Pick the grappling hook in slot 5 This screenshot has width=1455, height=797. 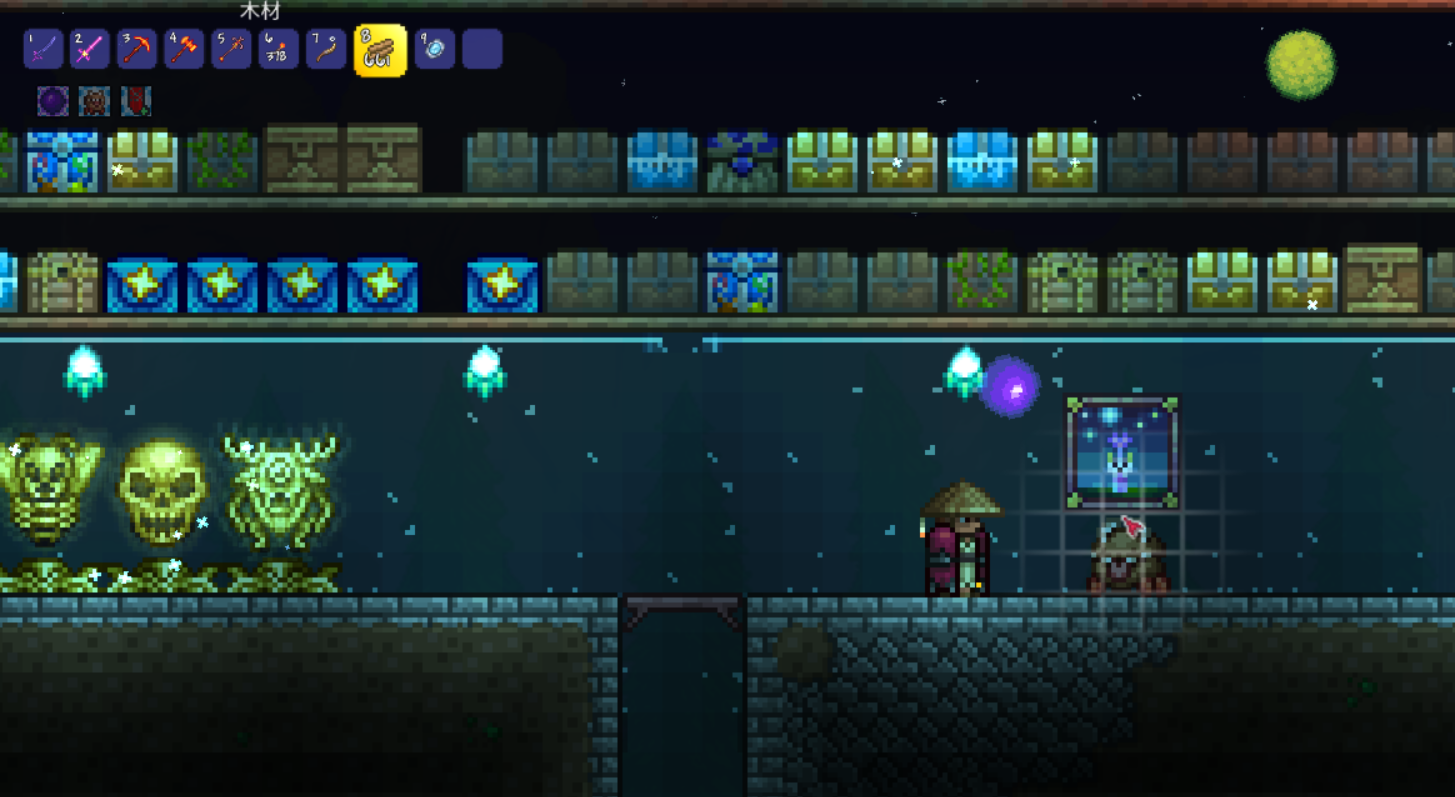coord(231,49)
